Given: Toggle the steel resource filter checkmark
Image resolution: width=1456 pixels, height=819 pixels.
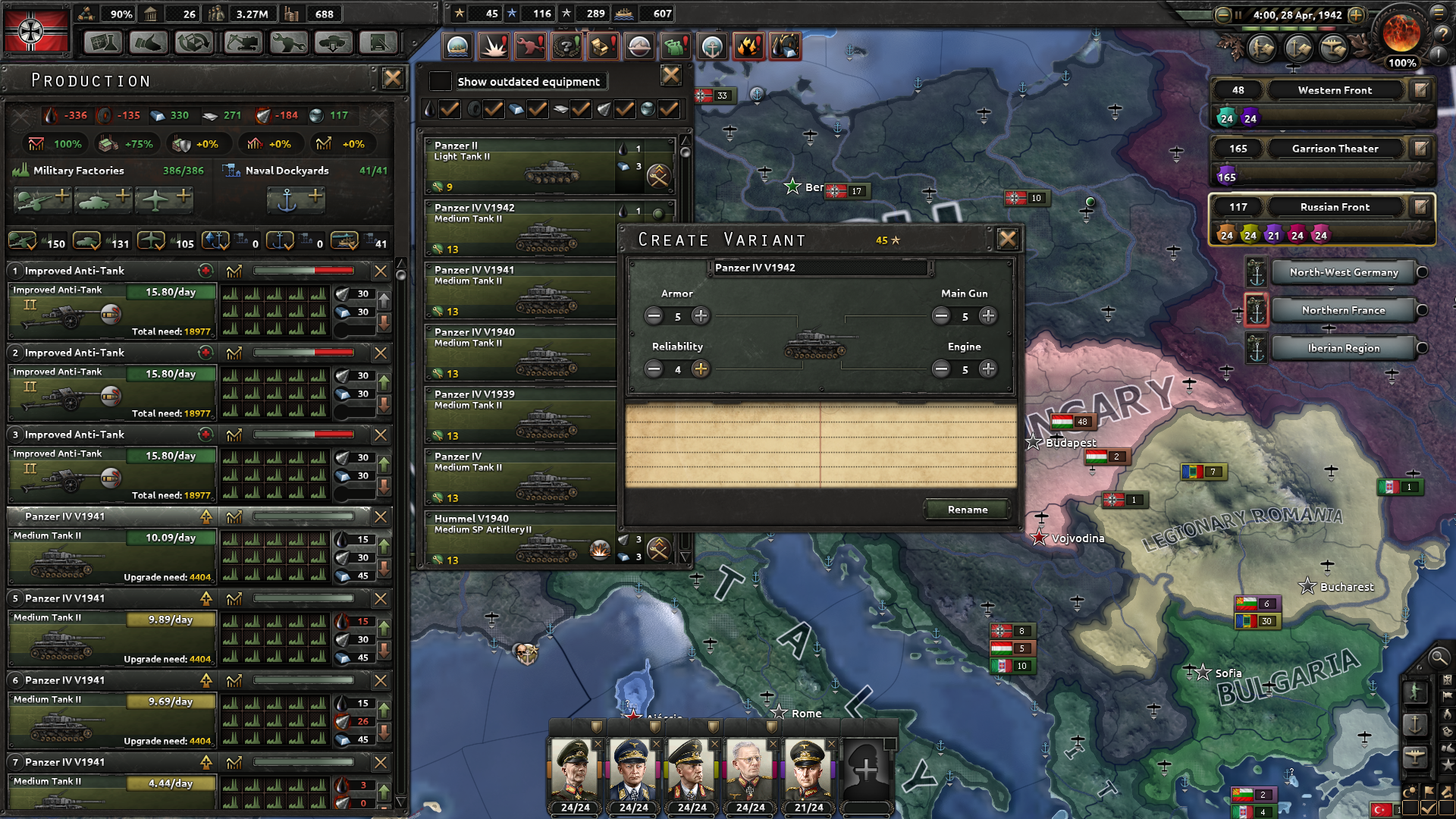Looking at the screenshot, I should [x=538, y=109].
